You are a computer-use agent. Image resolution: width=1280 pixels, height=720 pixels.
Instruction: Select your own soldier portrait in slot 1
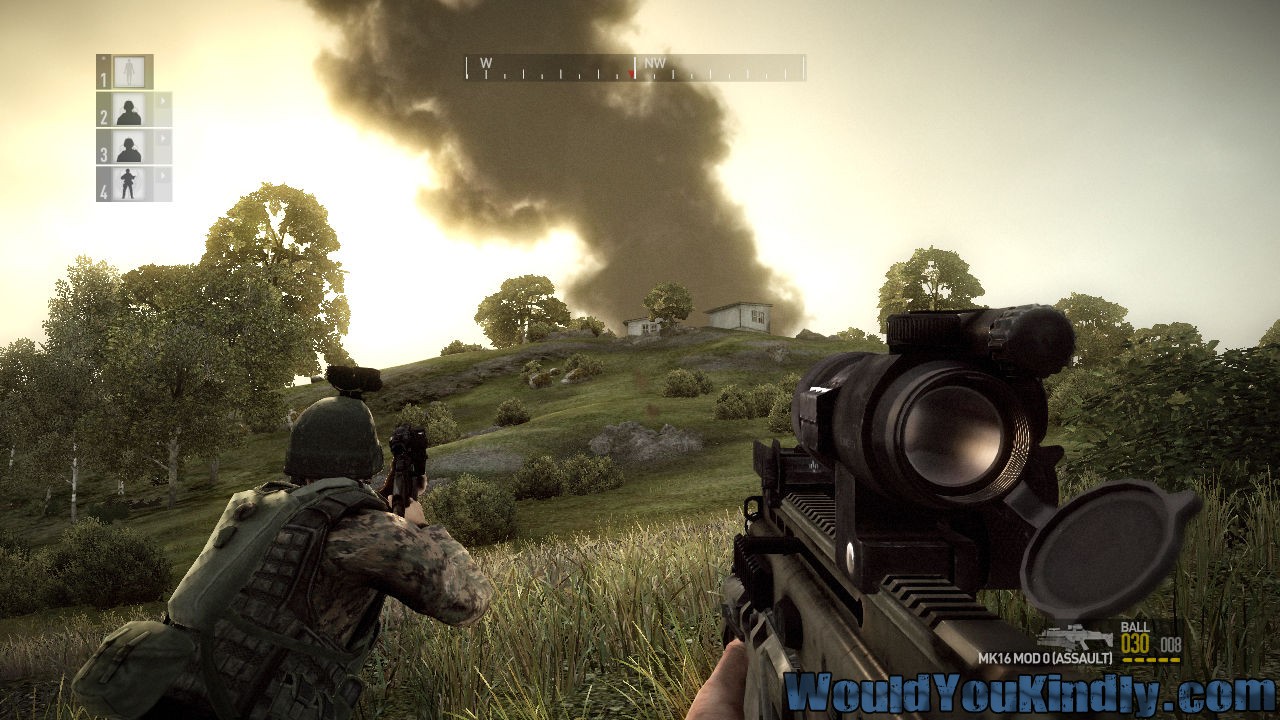[129, 71]
